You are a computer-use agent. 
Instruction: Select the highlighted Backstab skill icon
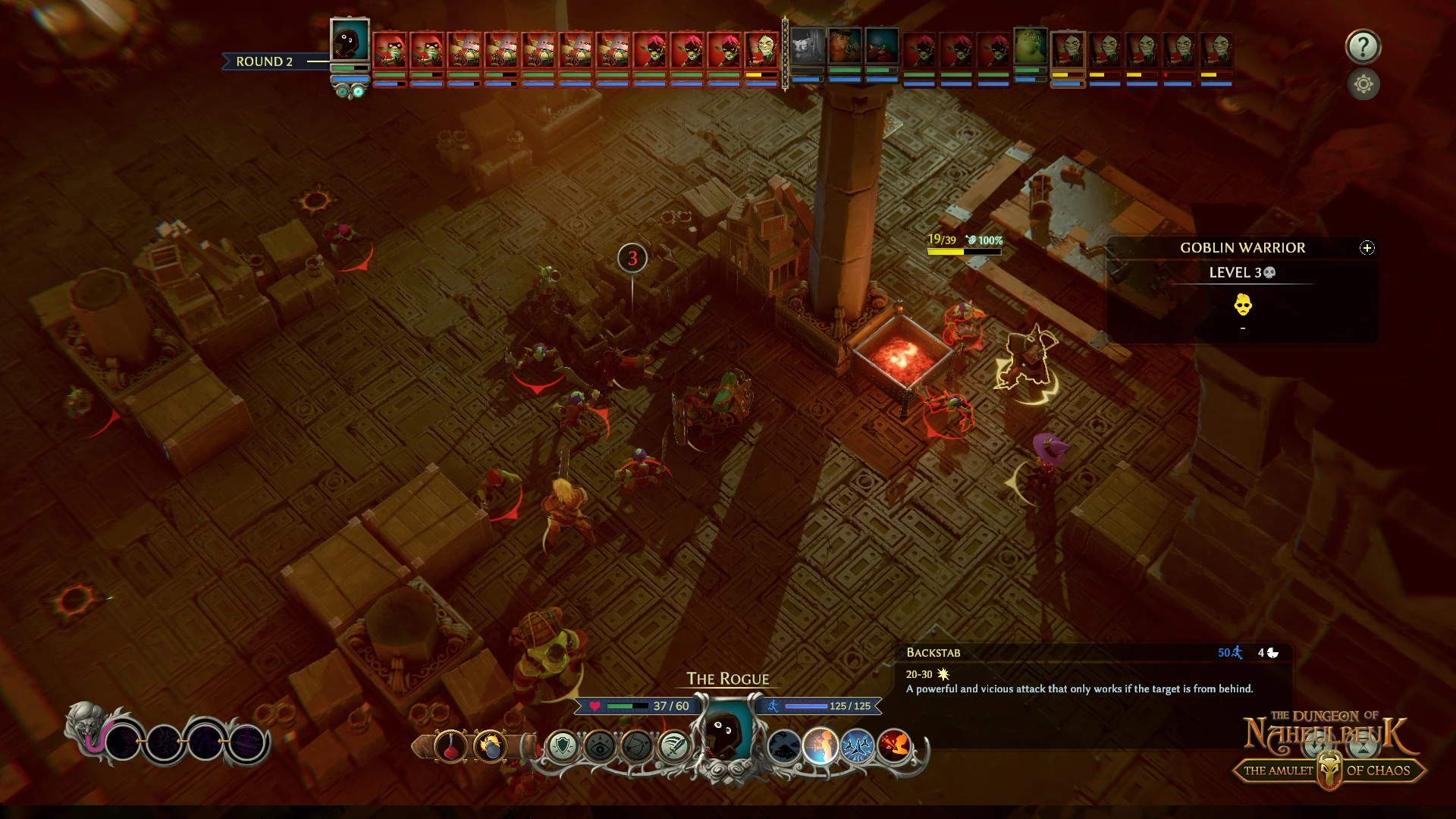[x=821, y=746]
